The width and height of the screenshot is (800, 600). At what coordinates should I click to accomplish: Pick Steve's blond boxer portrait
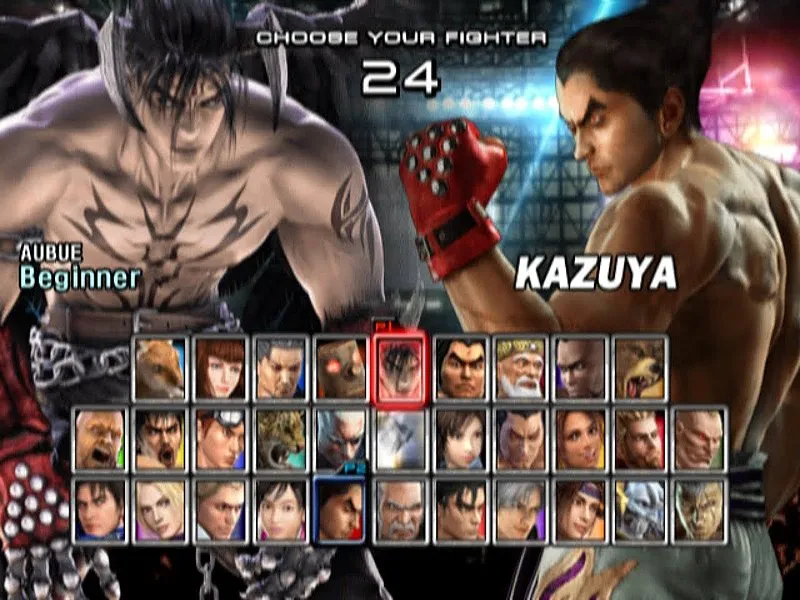click(221, 510)
